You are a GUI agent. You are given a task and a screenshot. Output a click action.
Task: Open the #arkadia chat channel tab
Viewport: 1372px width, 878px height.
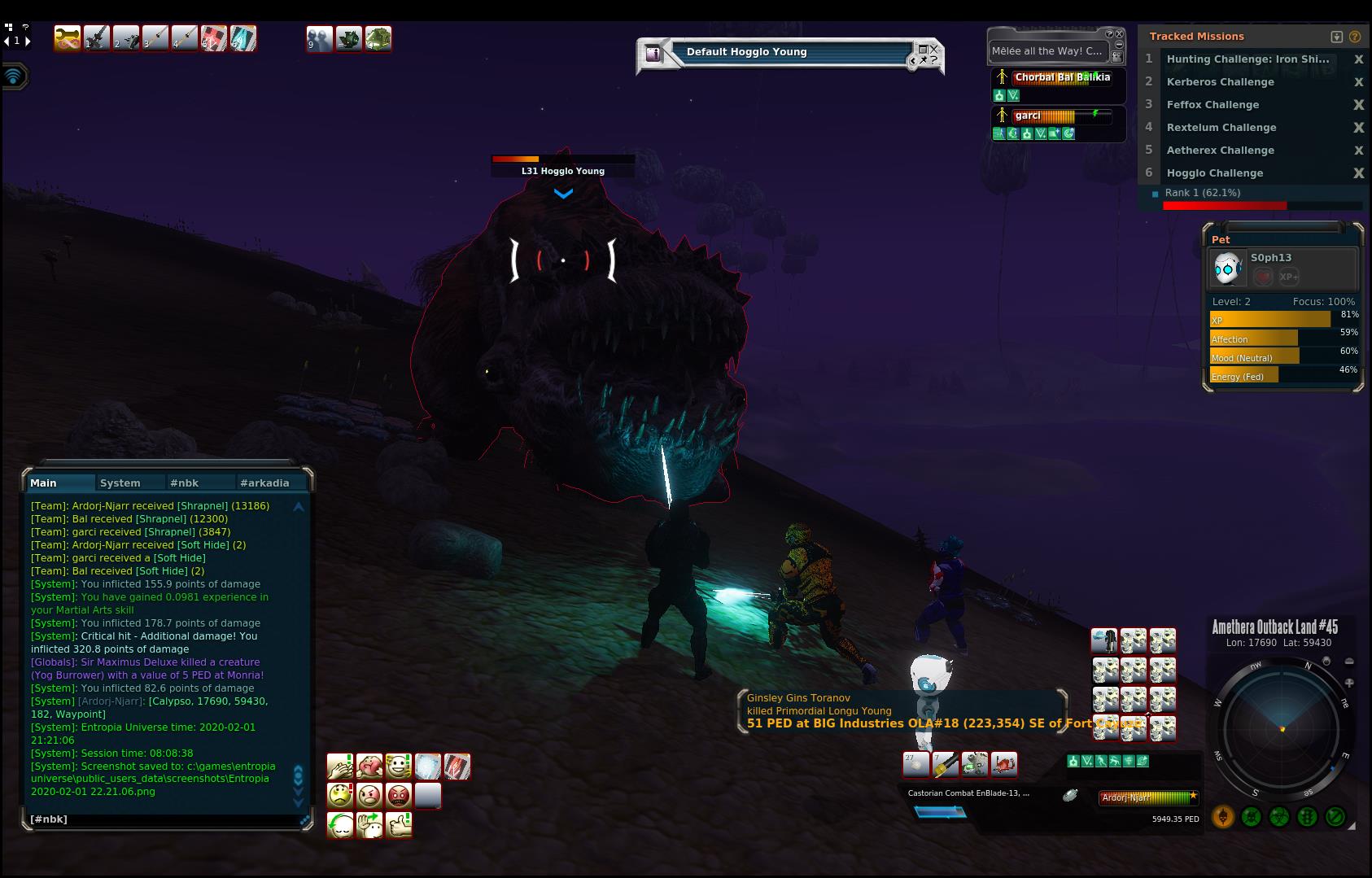coord(264,483)
